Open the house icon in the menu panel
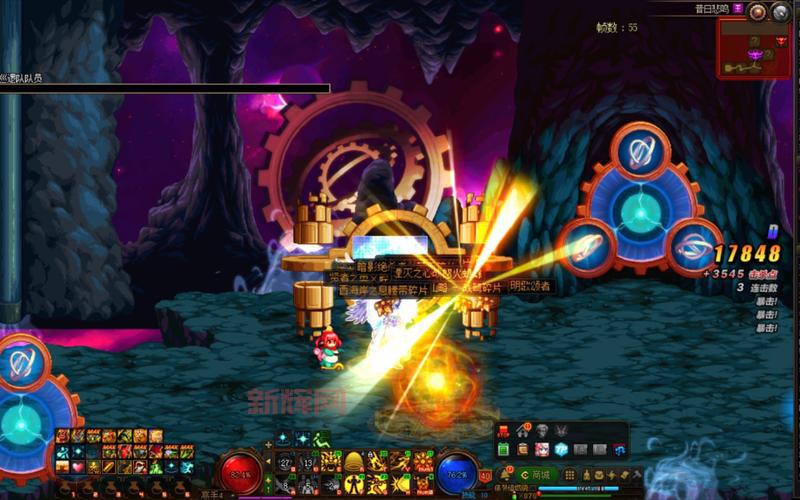 522,432
